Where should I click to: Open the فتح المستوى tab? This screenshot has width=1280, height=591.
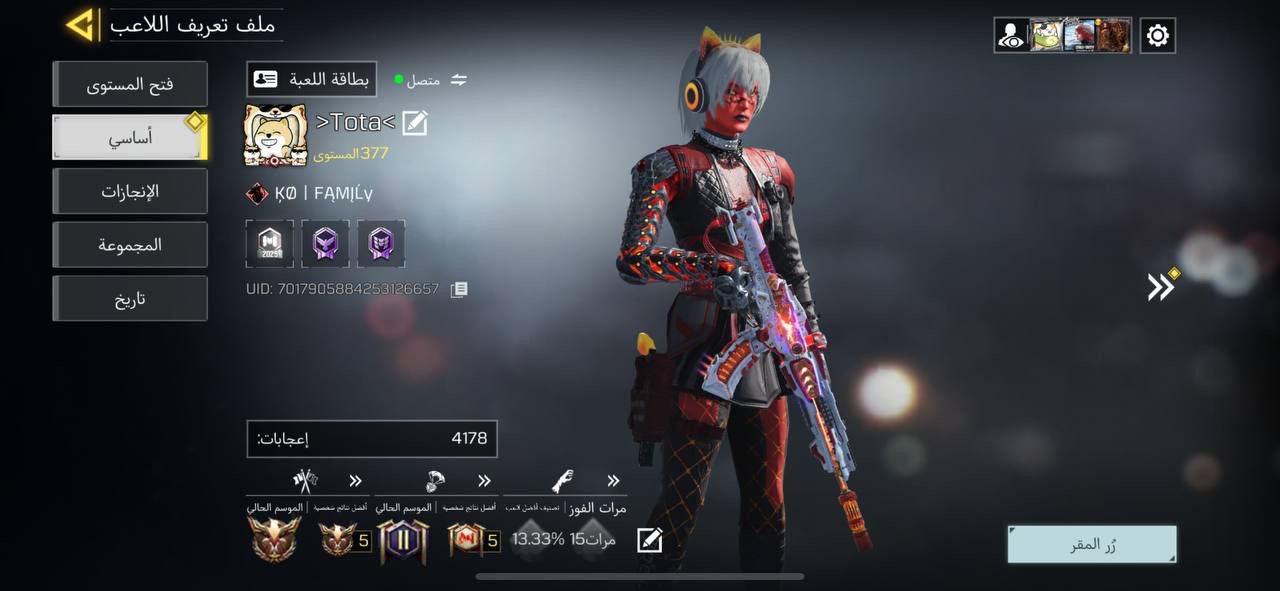(x=130, y=84)
